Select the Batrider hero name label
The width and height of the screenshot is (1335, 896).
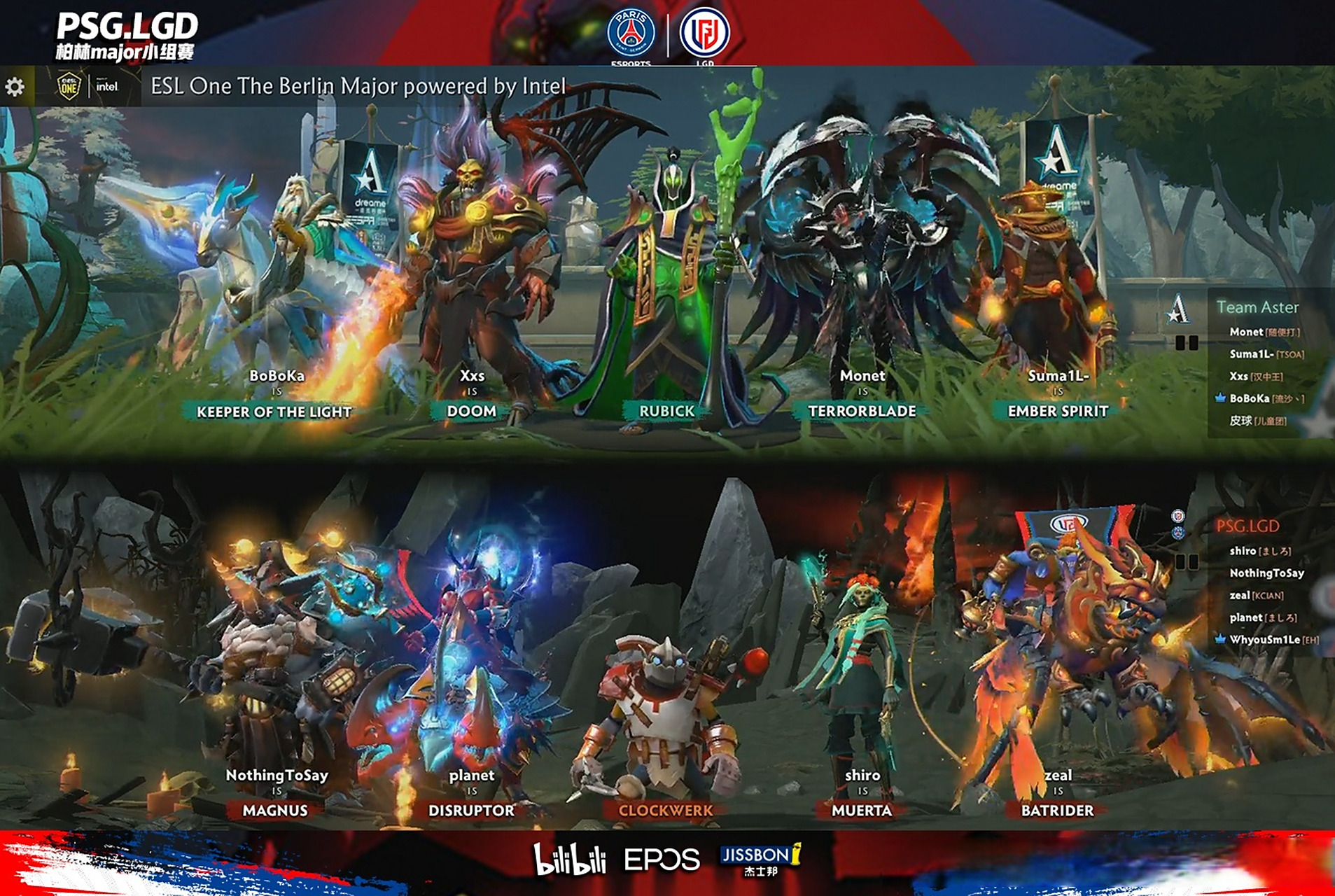(x=1057, y=811)
